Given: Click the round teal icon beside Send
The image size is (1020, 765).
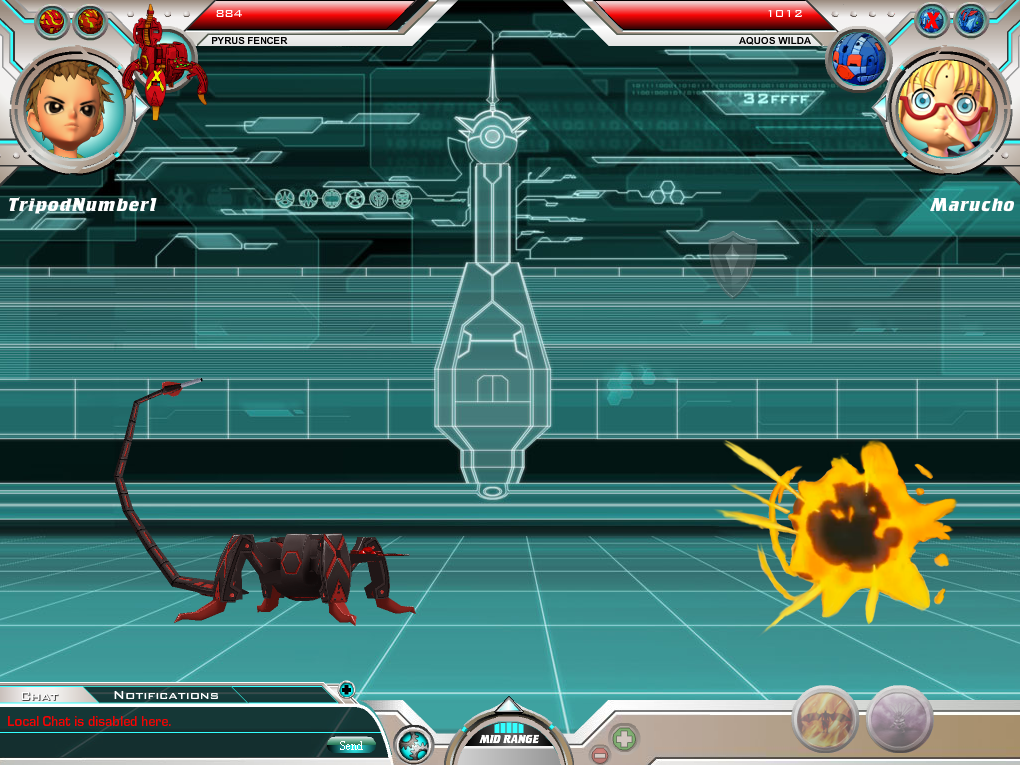Looking at the screenshot, I should [x=413, y=745].
